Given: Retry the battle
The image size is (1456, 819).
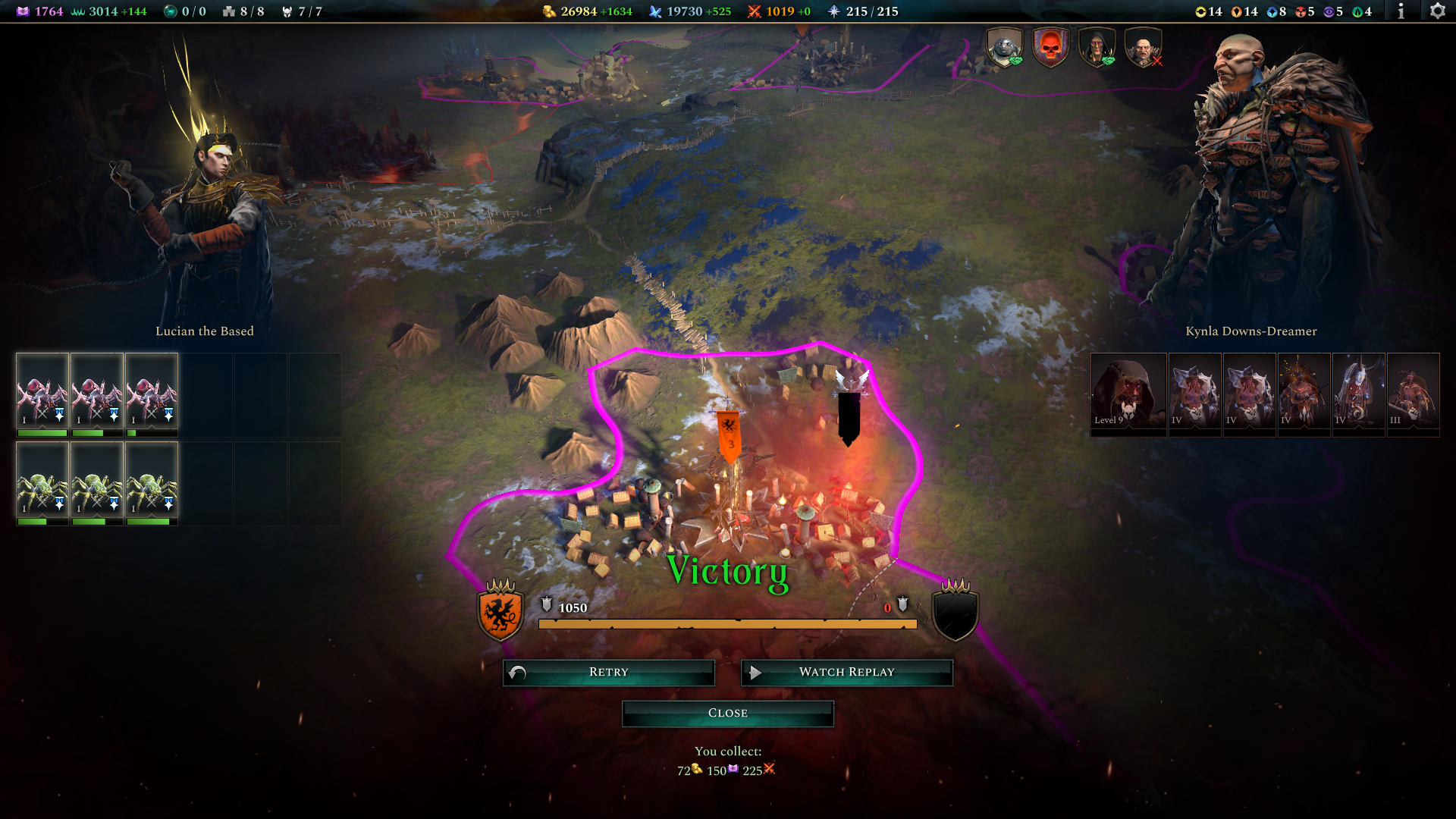Looking at the screenshot, I should tap(608, 673).
